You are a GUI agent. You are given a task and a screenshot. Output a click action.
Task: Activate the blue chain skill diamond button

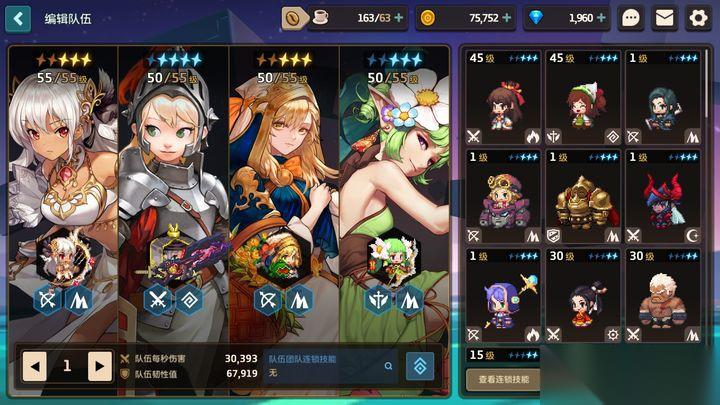tap(419, 367)
